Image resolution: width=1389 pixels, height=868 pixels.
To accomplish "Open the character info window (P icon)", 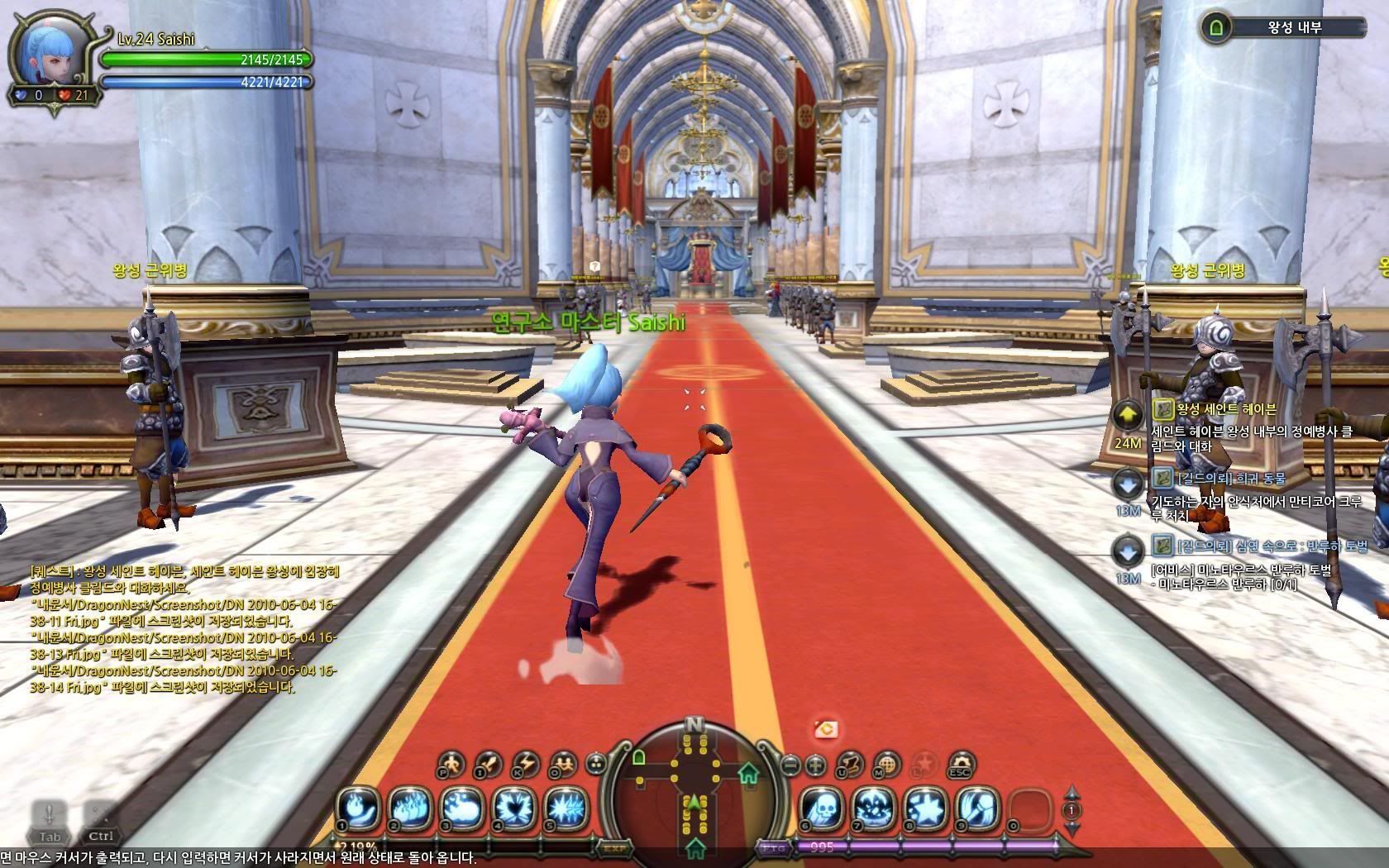I will [x=451, y=764].
